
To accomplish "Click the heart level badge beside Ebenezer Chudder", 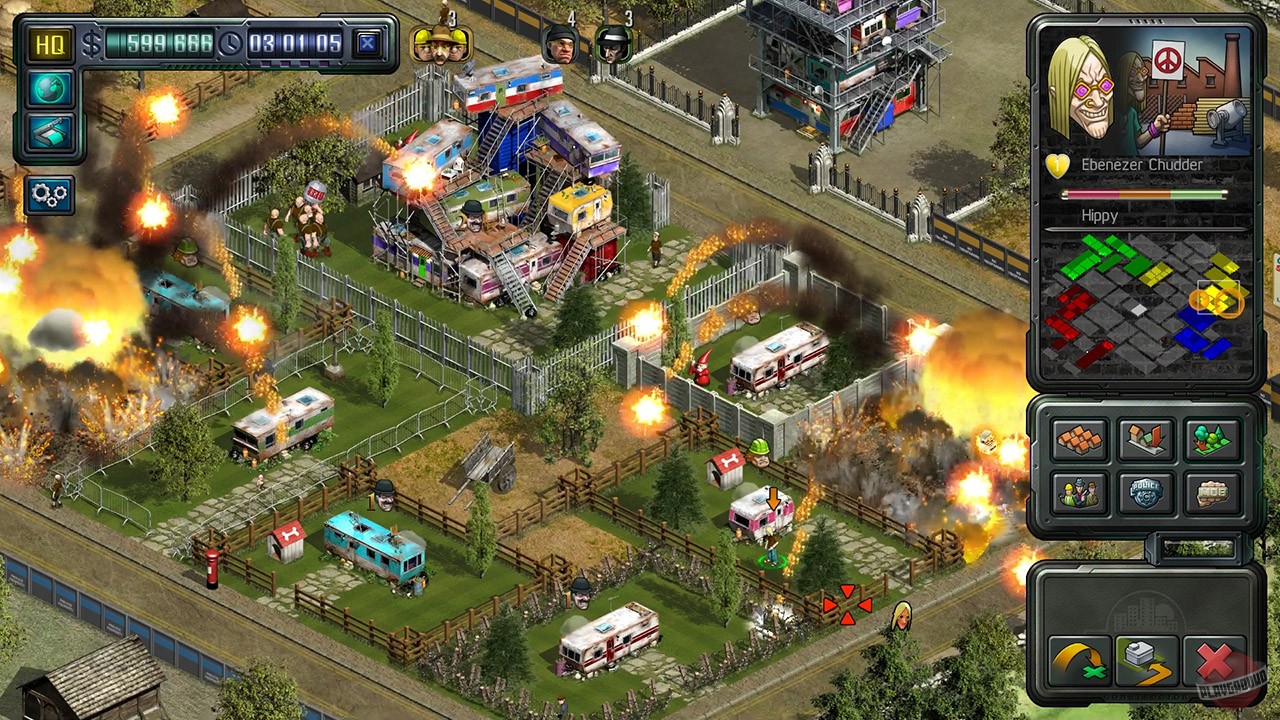I will (1057, 166).
